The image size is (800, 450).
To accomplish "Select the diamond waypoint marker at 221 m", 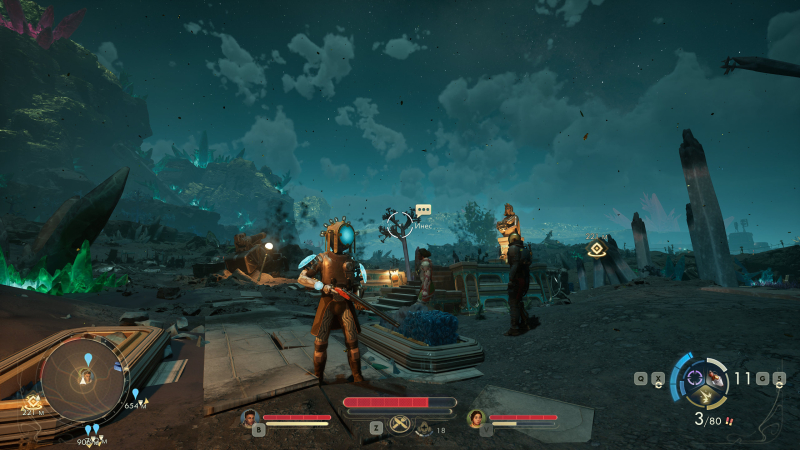I will click(596, 249).
